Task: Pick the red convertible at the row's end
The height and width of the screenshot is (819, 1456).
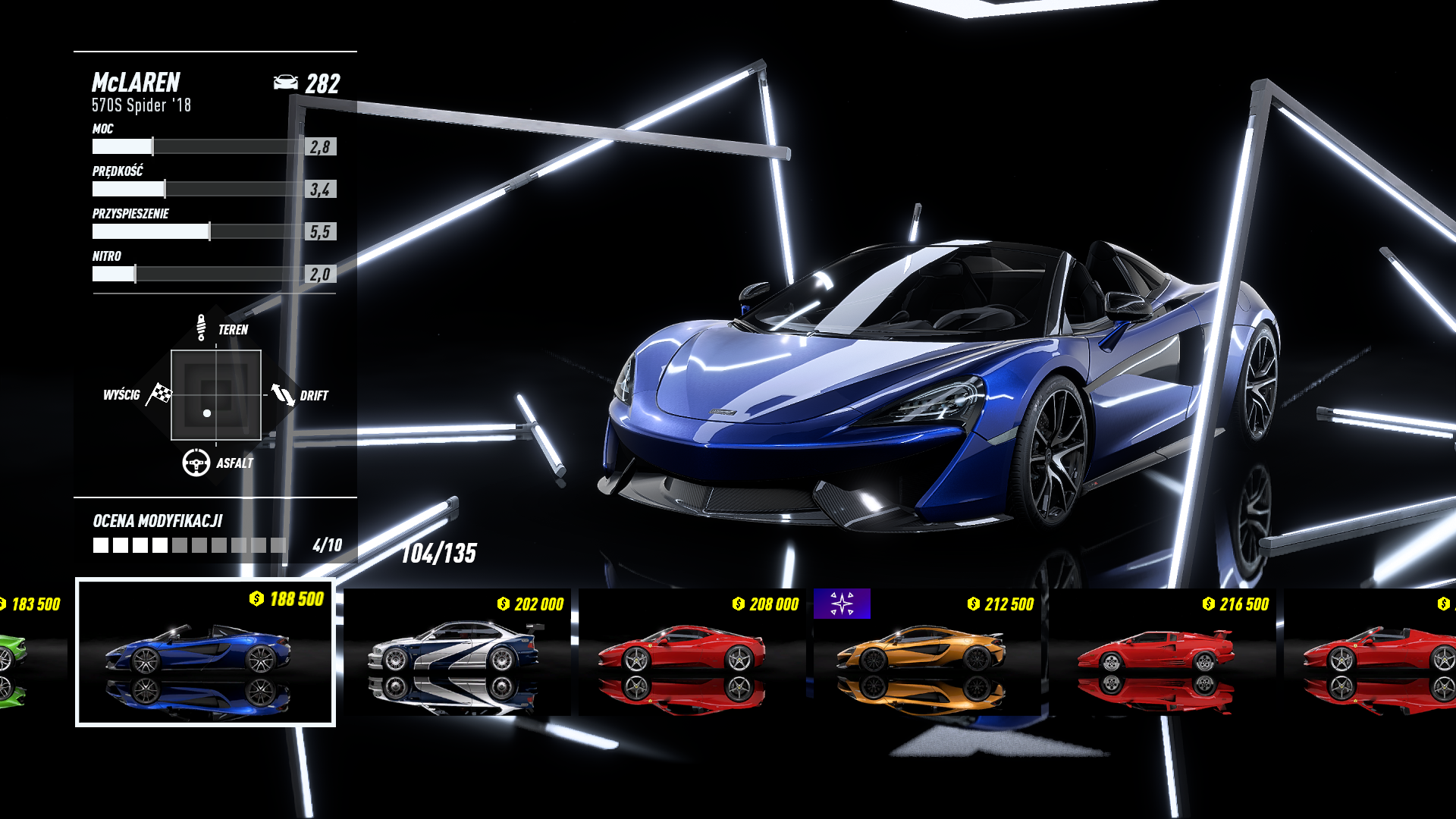Action: pyautogui.click(x=1374, y=652)
